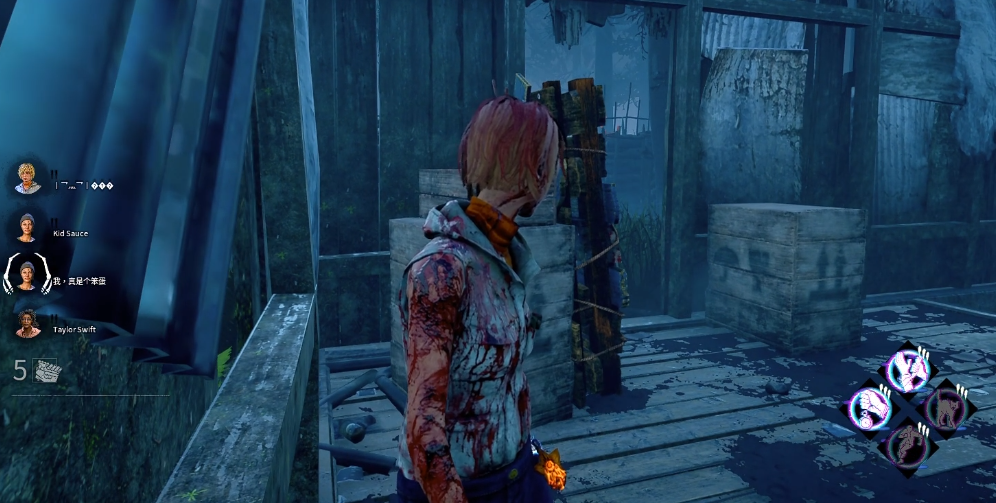Click the Spine Chill arched cat perk
Image resolution: width=996 pixels, height=503 pixels.
943,406
